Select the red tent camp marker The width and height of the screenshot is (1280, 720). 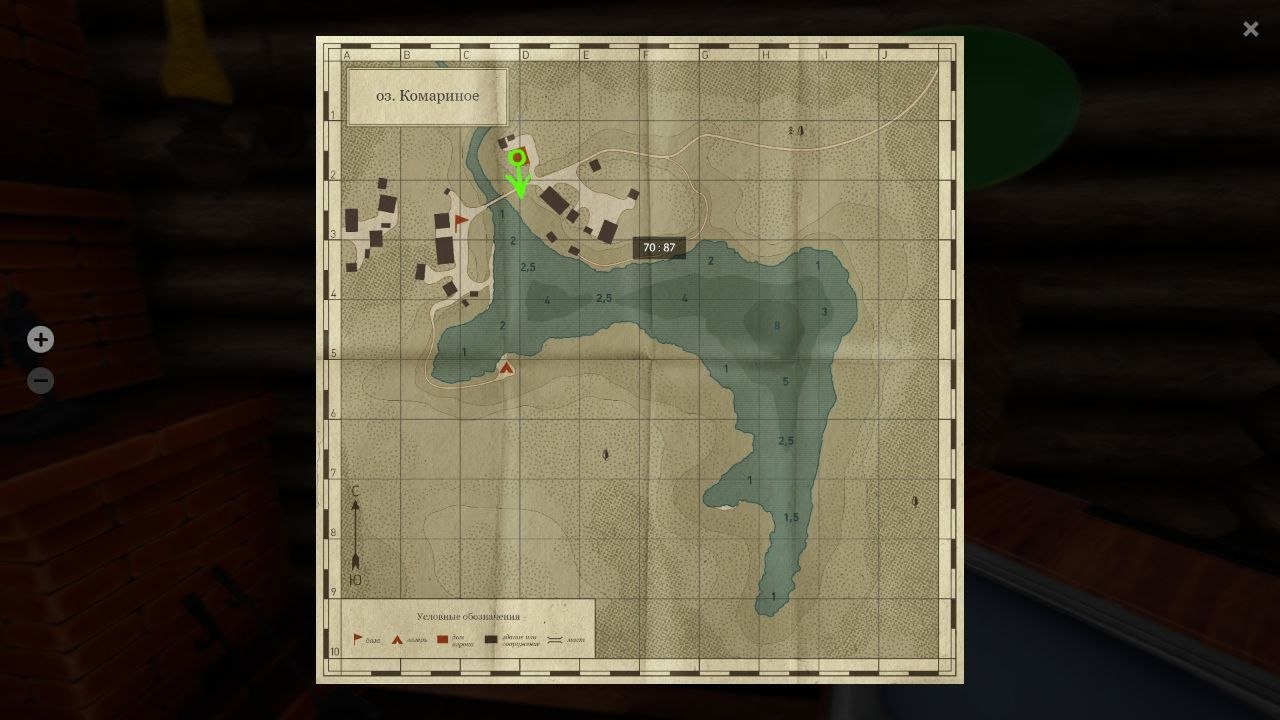pyautogui.click(x=506, y=368)
